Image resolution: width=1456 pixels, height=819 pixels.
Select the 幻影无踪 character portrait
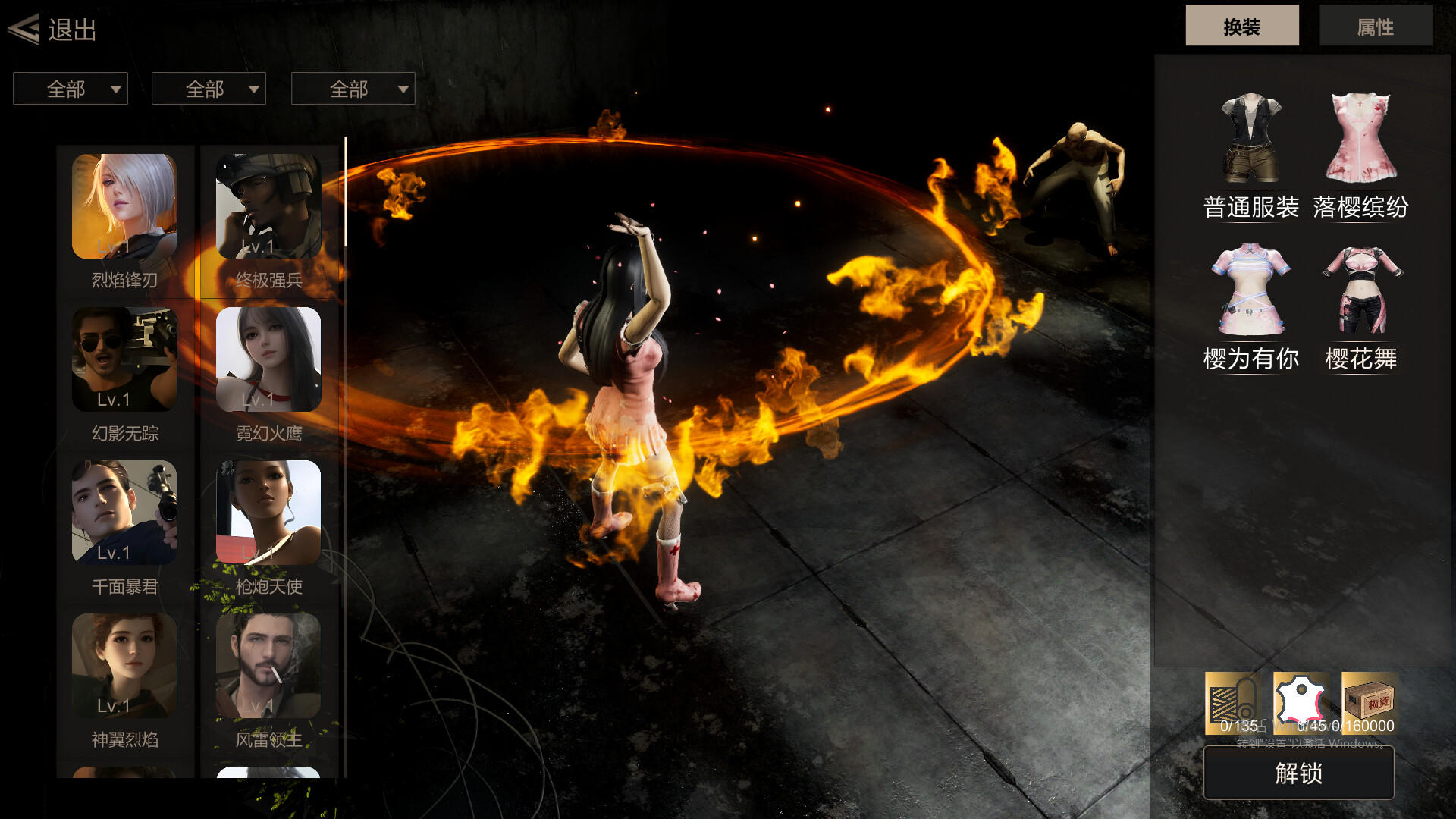coord(124,359)
